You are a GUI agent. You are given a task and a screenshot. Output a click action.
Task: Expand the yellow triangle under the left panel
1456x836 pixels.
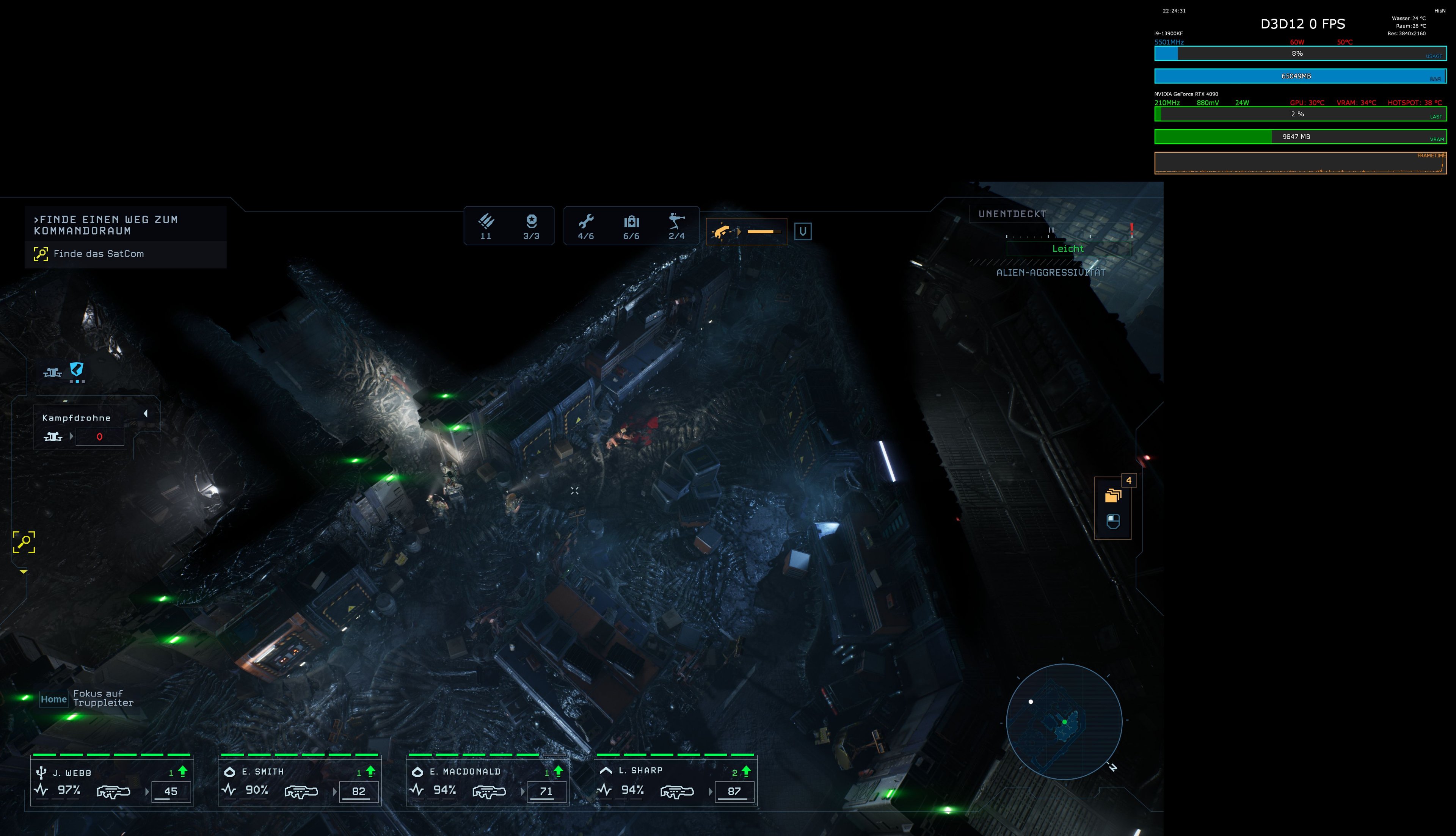[x=24, y=572]
